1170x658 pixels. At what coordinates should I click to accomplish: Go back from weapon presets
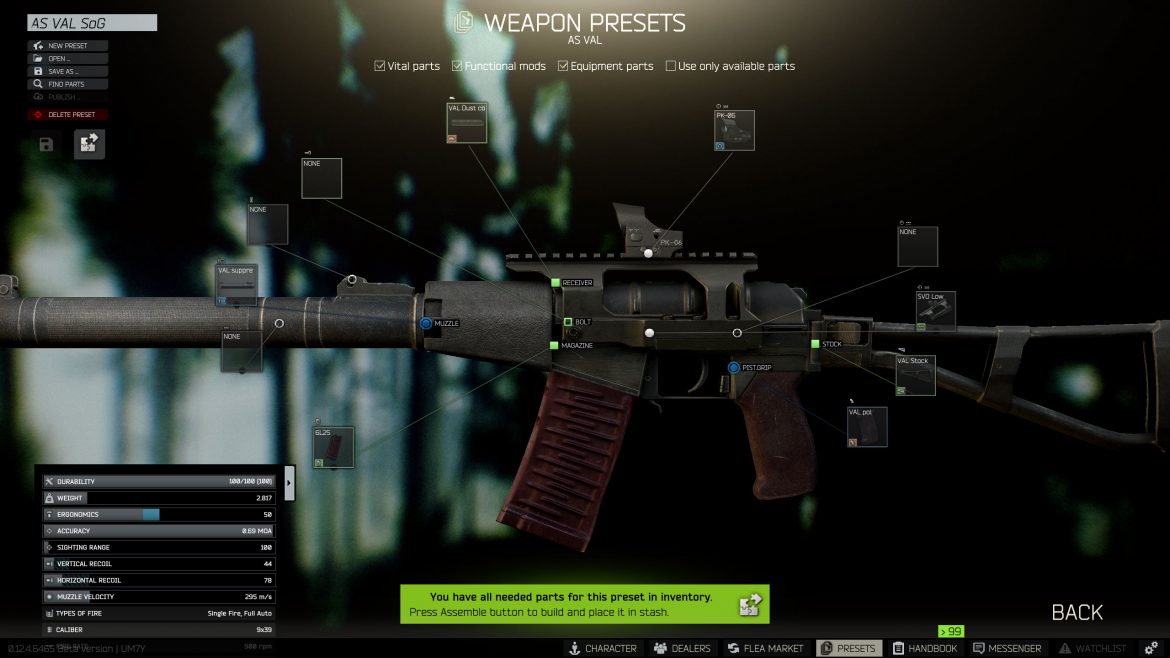[x=1077, y=612]
